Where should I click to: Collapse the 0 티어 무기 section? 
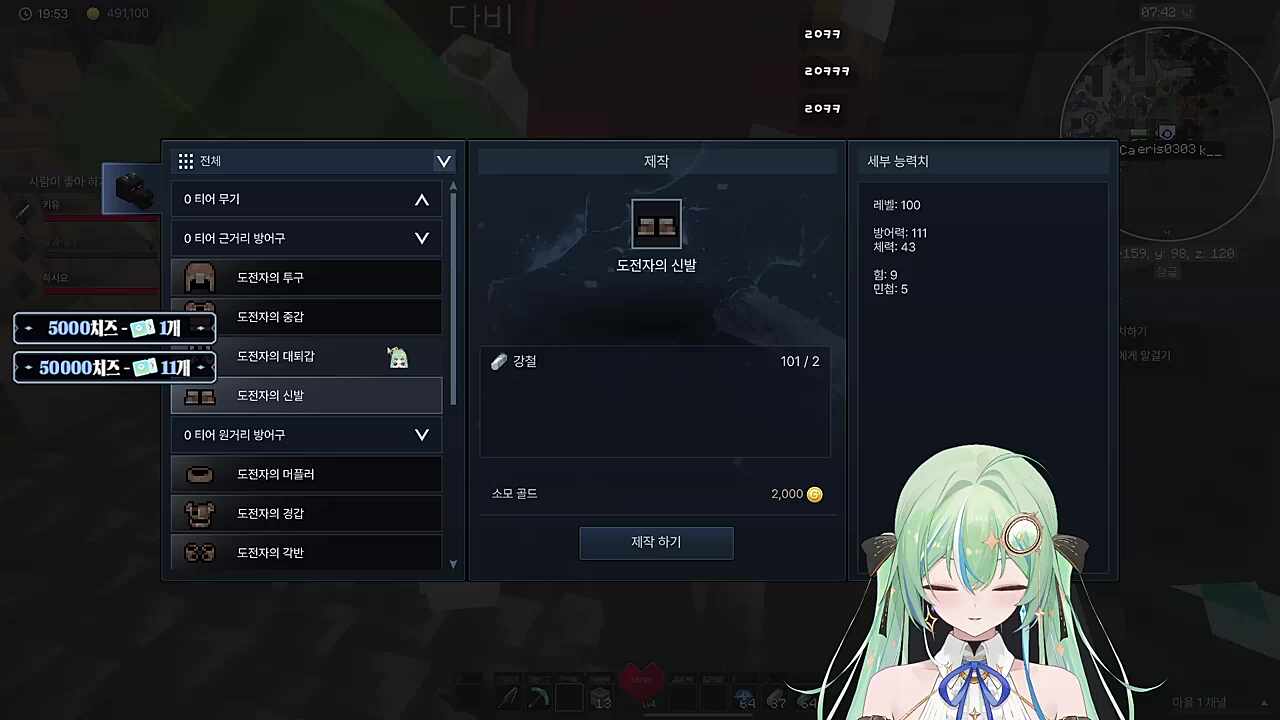click(x=421, y=198)
